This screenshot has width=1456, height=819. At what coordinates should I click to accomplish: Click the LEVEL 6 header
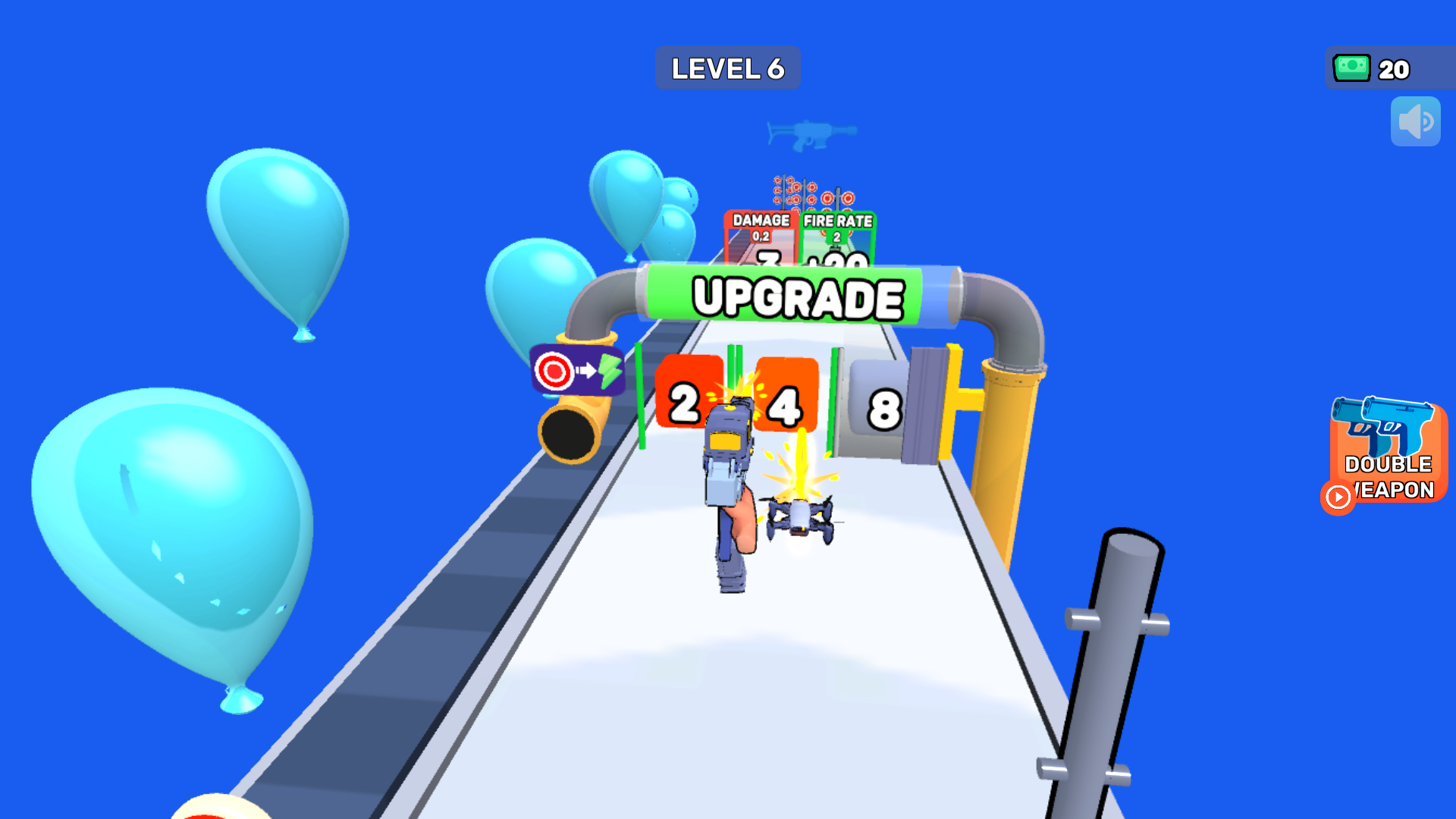tap(727, 67)
